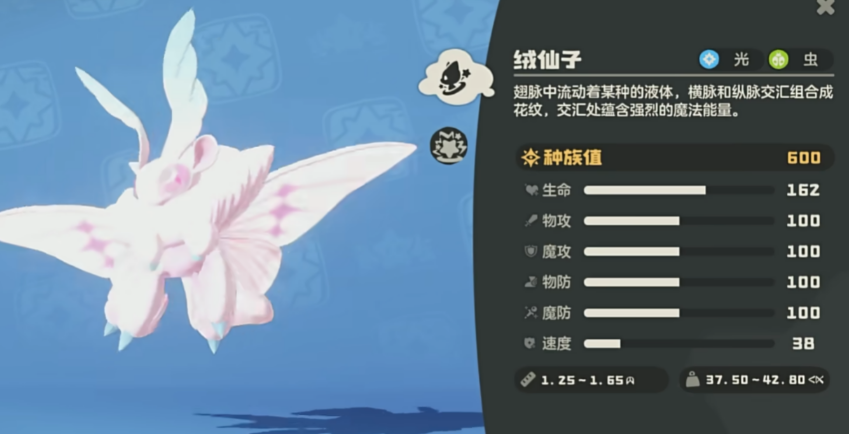Click the 光 light type badge
This screenshot has width=849, height=434.
726,60
